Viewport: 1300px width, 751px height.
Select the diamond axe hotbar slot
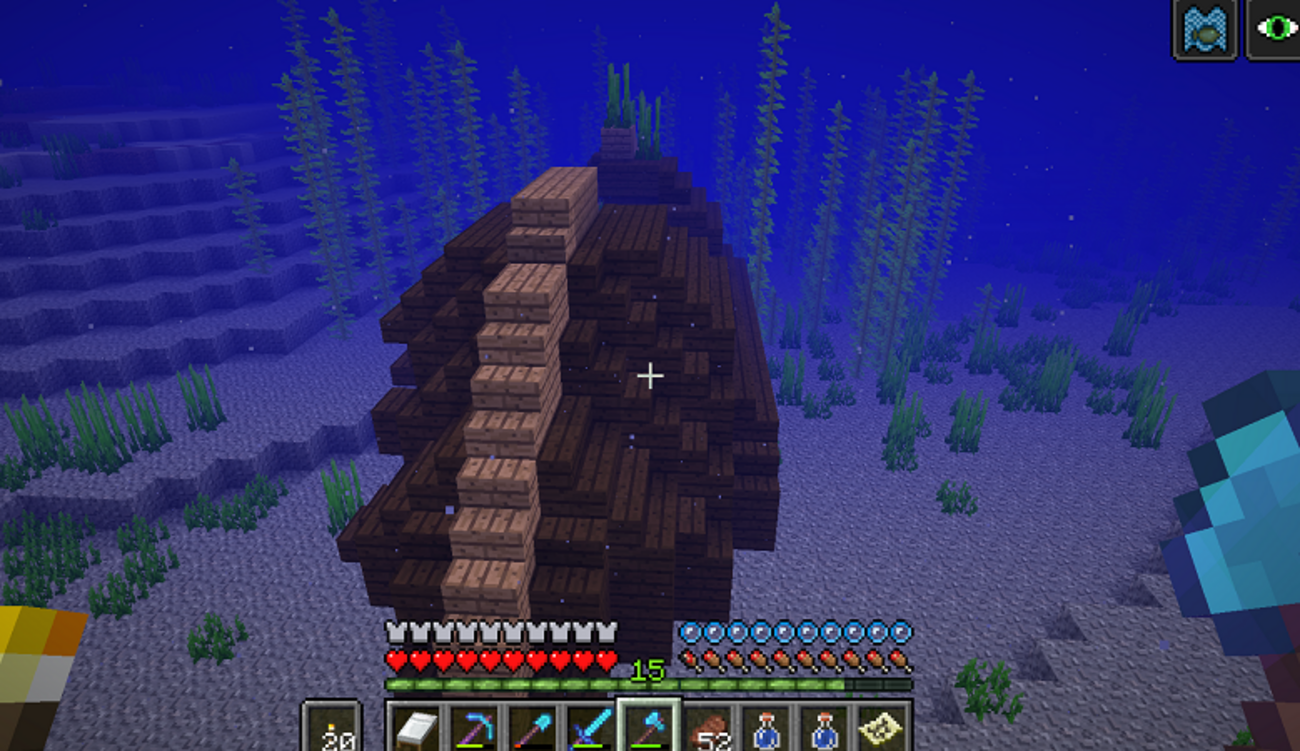tap(648, 729)
